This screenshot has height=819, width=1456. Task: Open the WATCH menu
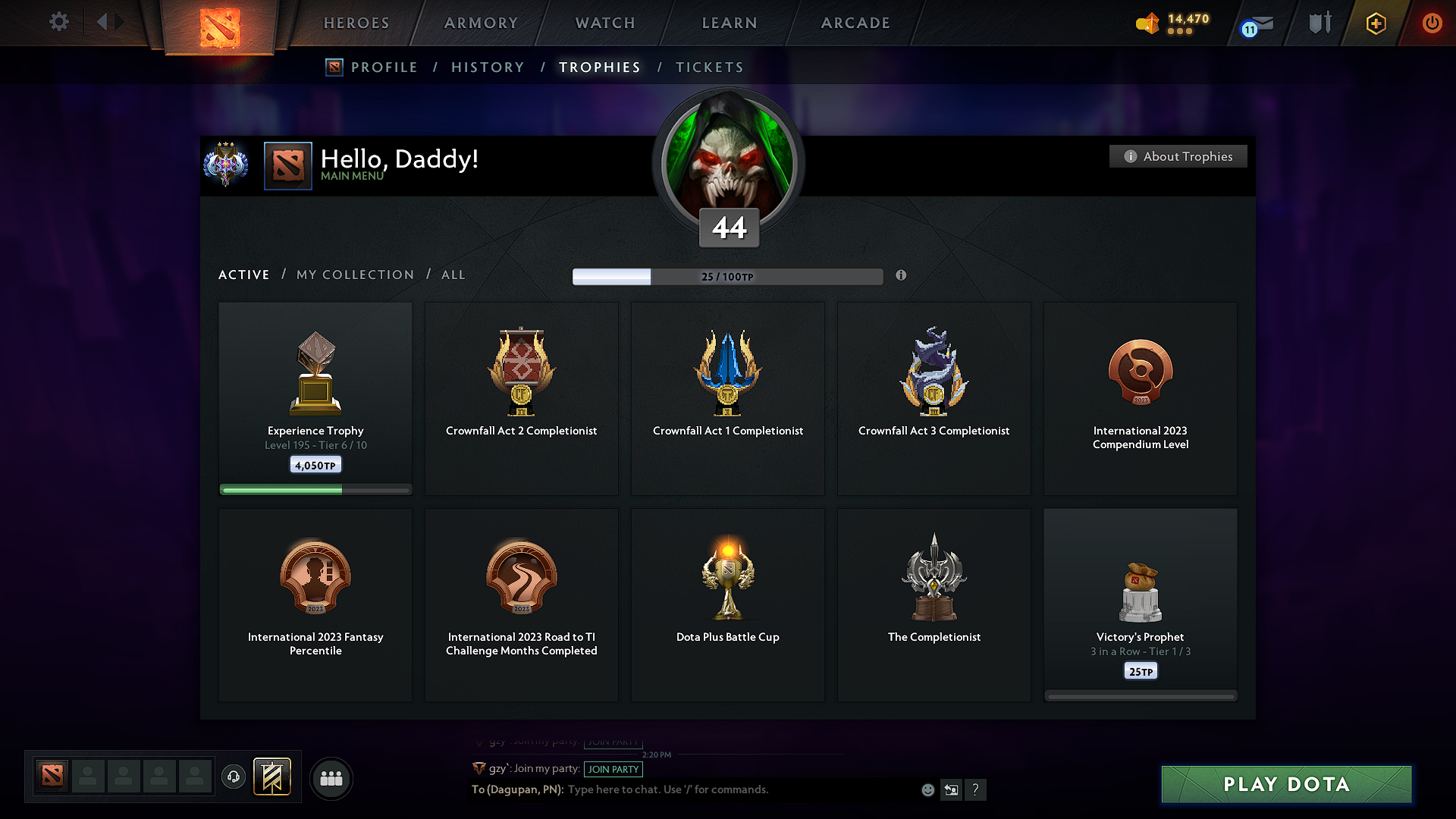click(x=604, y=23)
